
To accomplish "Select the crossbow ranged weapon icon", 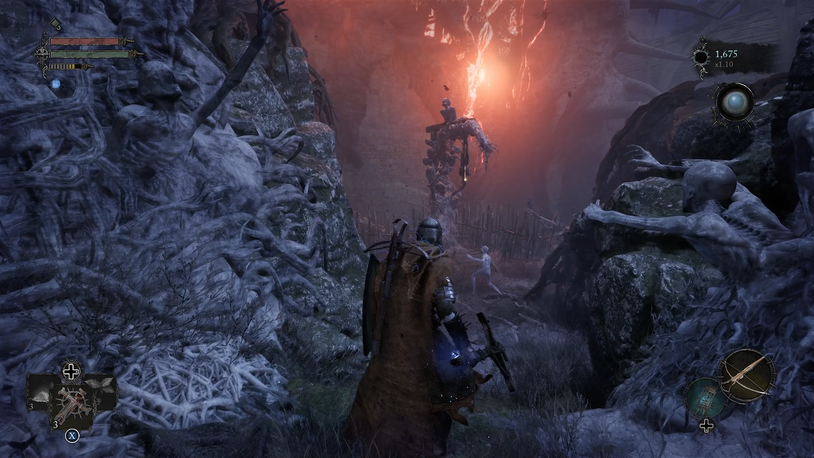I will (747, 374).
